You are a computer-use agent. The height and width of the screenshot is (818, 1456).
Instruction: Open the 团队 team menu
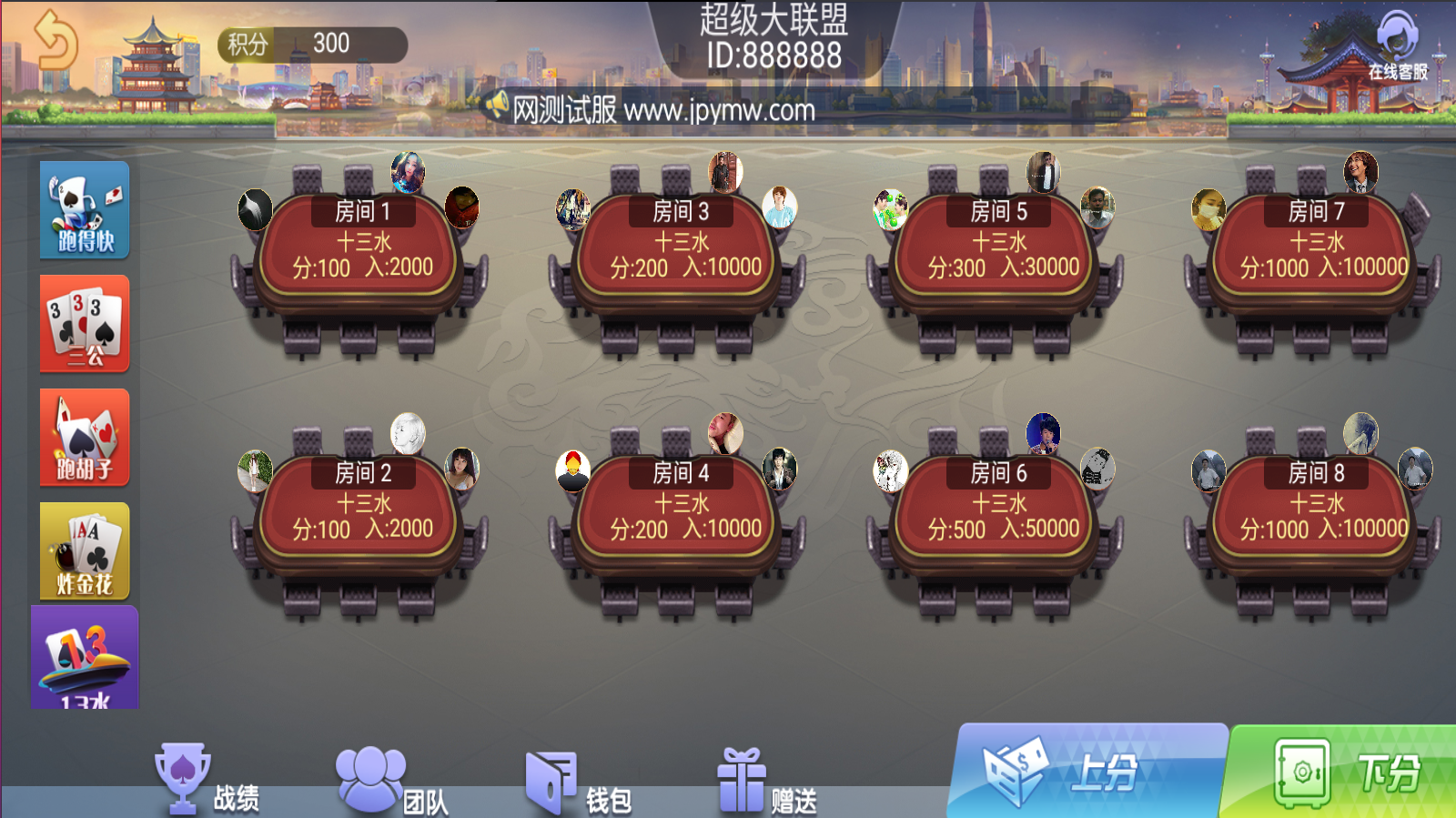[393, 783]
